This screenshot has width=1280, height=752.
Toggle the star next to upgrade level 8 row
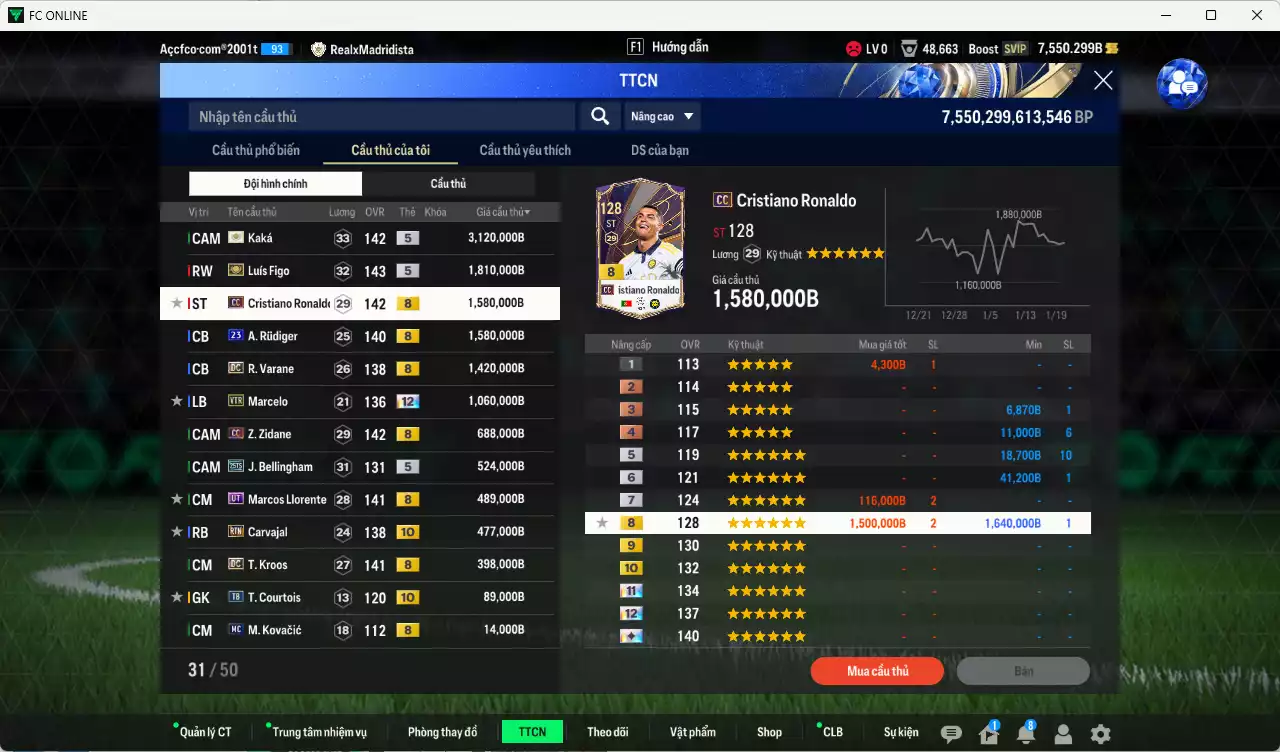[x=600, y=522]
